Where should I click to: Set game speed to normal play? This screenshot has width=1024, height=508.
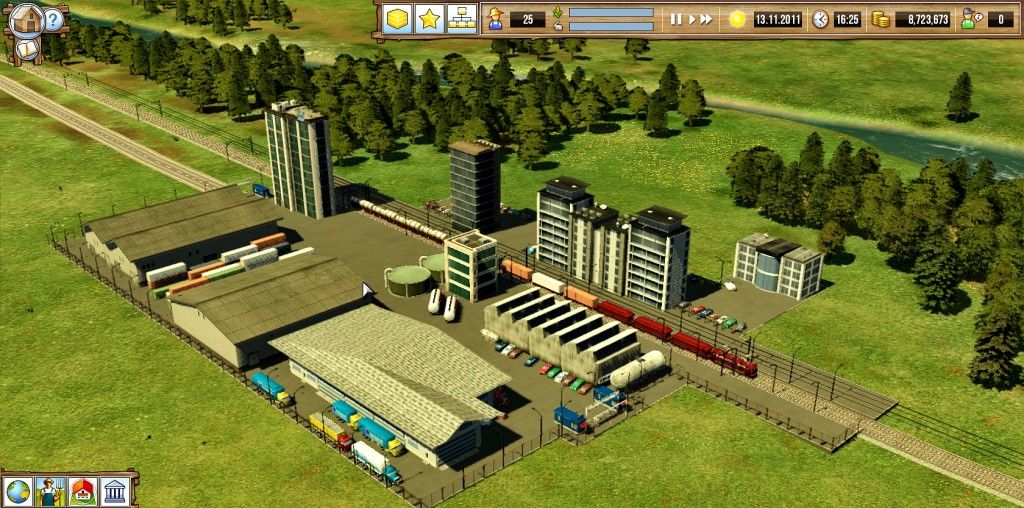click(x=690, y=19)
